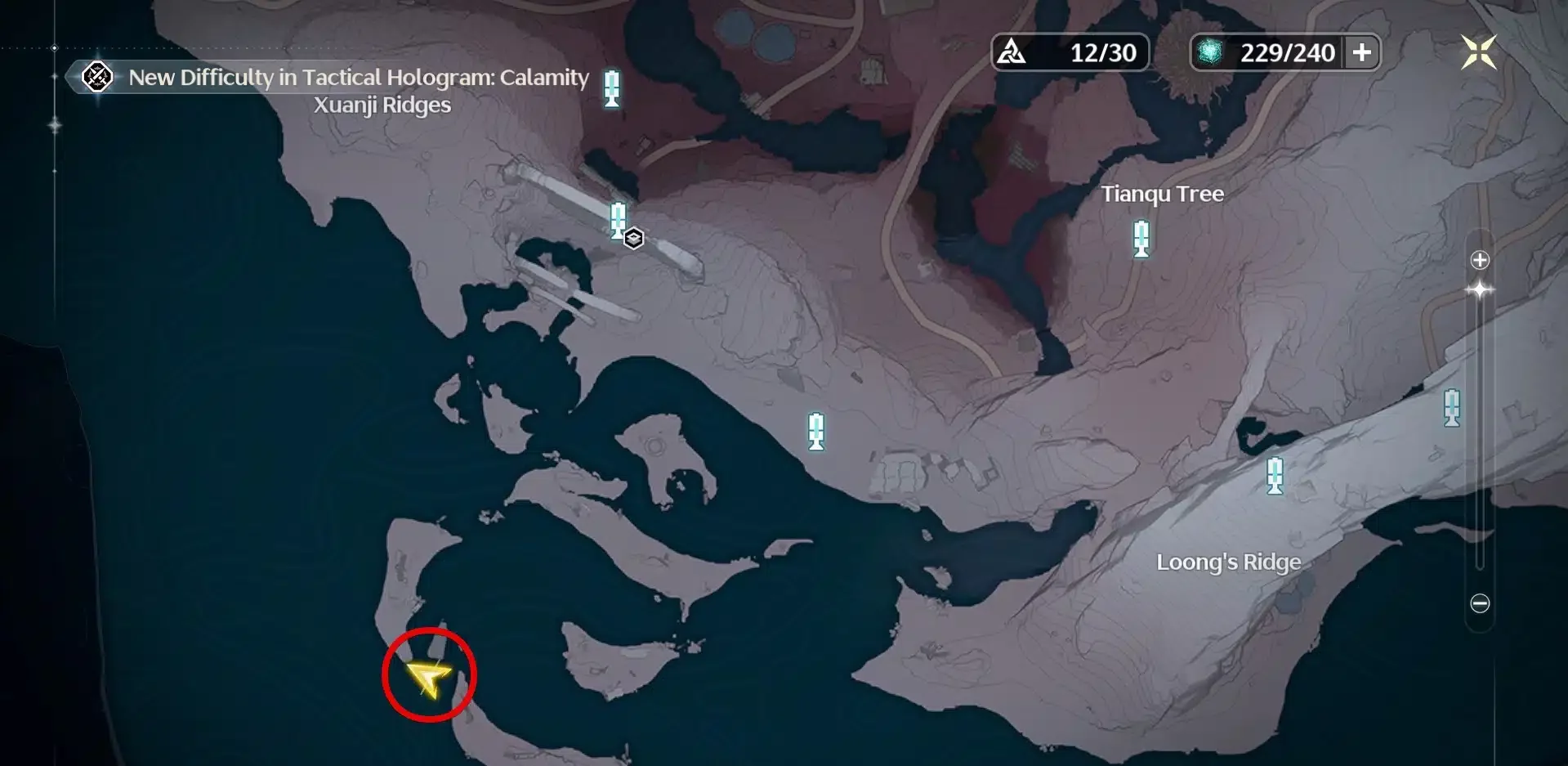Zoom in the map with plus button

click(1480, 261)
